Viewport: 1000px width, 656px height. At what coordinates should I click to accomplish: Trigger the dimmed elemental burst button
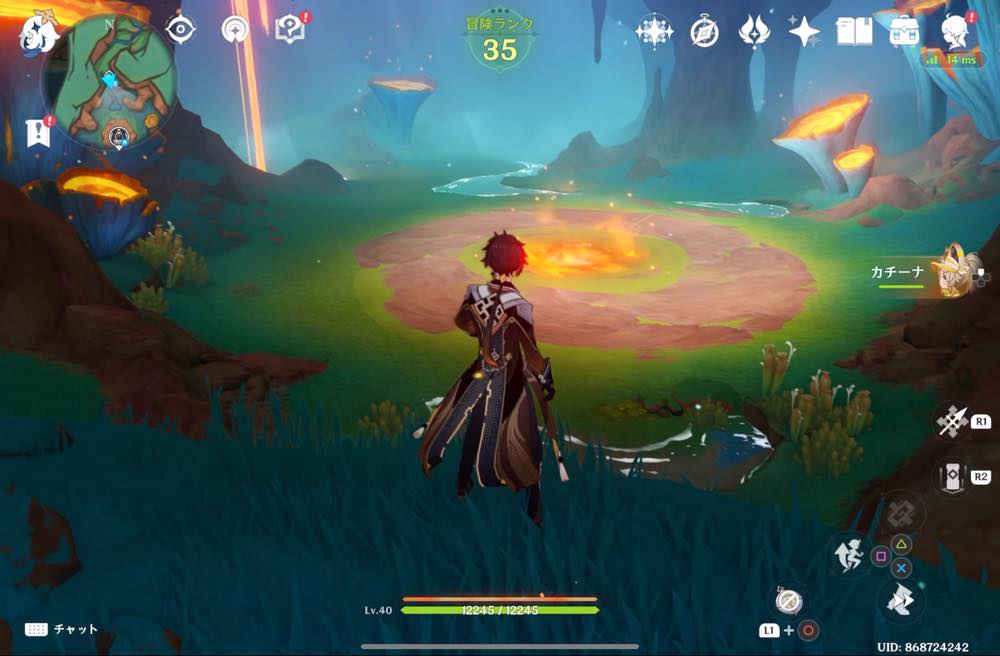pyautogui.click(x=902, y=512)
